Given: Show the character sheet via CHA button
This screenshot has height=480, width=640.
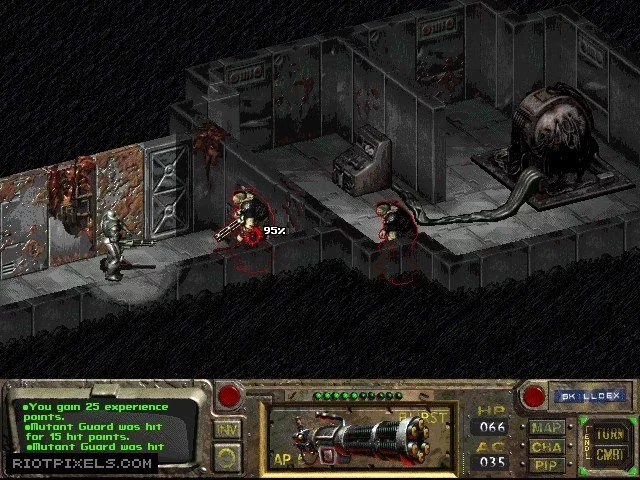Looking at the screenshot, I should coord(546,446).
